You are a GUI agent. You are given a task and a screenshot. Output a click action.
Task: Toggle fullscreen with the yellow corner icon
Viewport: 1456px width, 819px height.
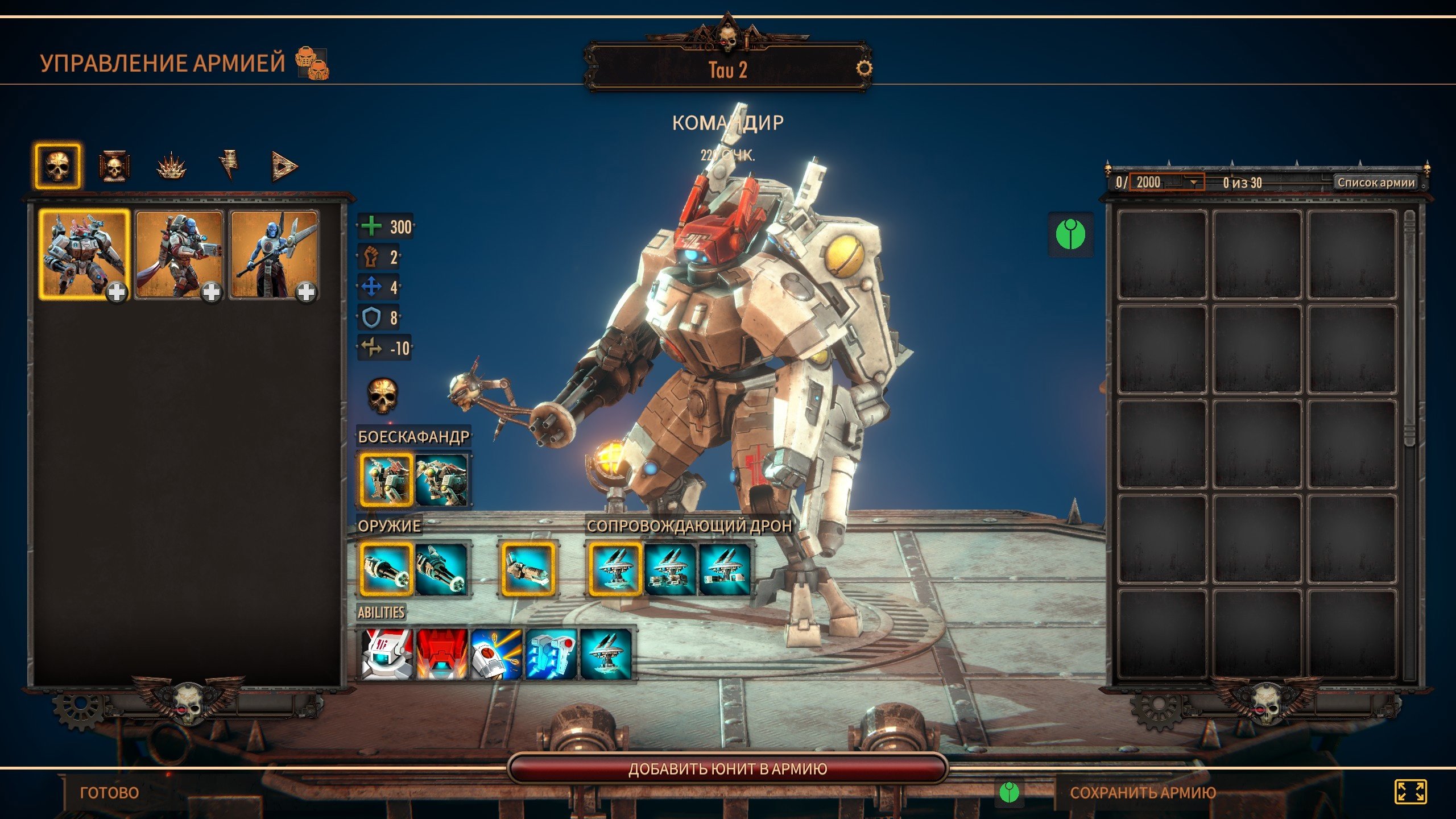pyautogui.click(x=1410, y=792)
